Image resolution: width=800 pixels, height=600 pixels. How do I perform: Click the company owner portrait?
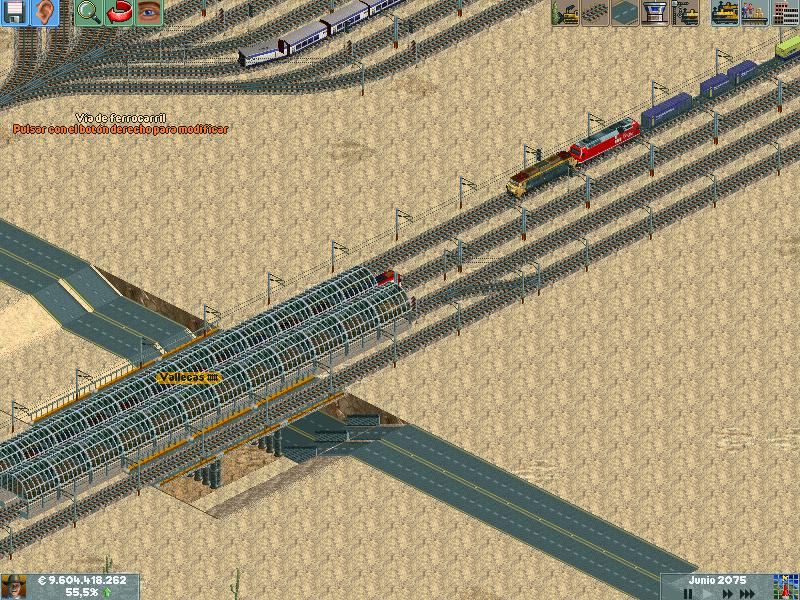pos(13,586)
